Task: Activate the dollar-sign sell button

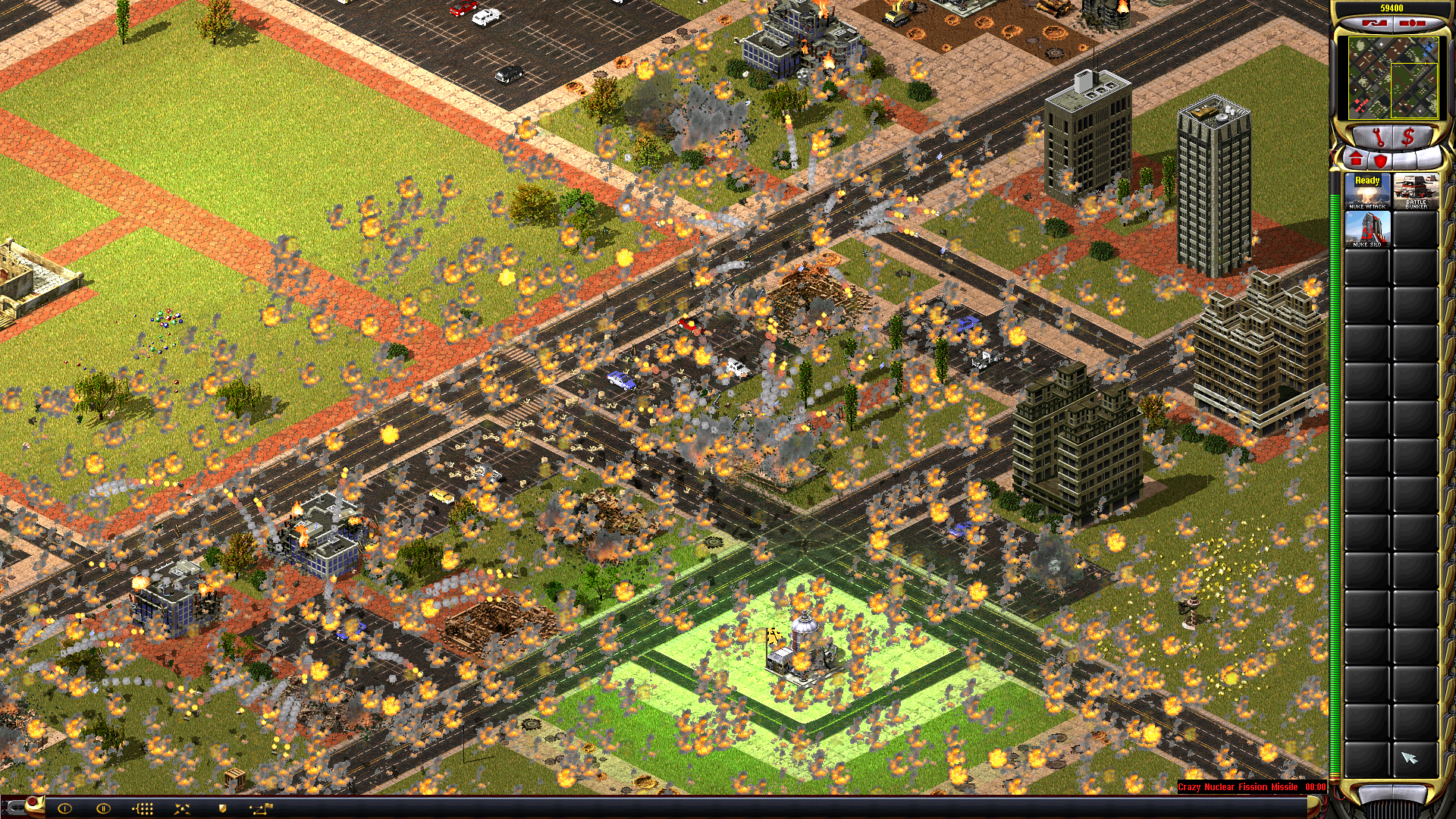Action: point(1408,137)
